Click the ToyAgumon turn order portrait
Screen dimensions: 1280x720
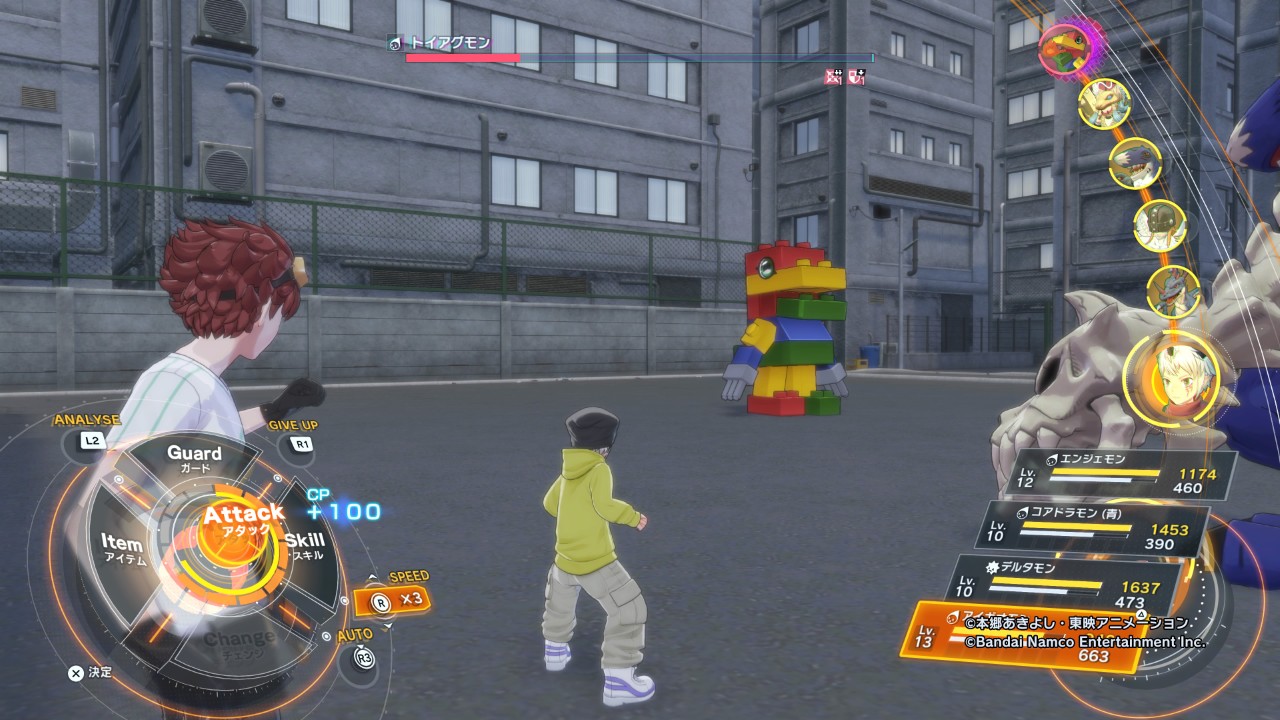pos(1064,48)
